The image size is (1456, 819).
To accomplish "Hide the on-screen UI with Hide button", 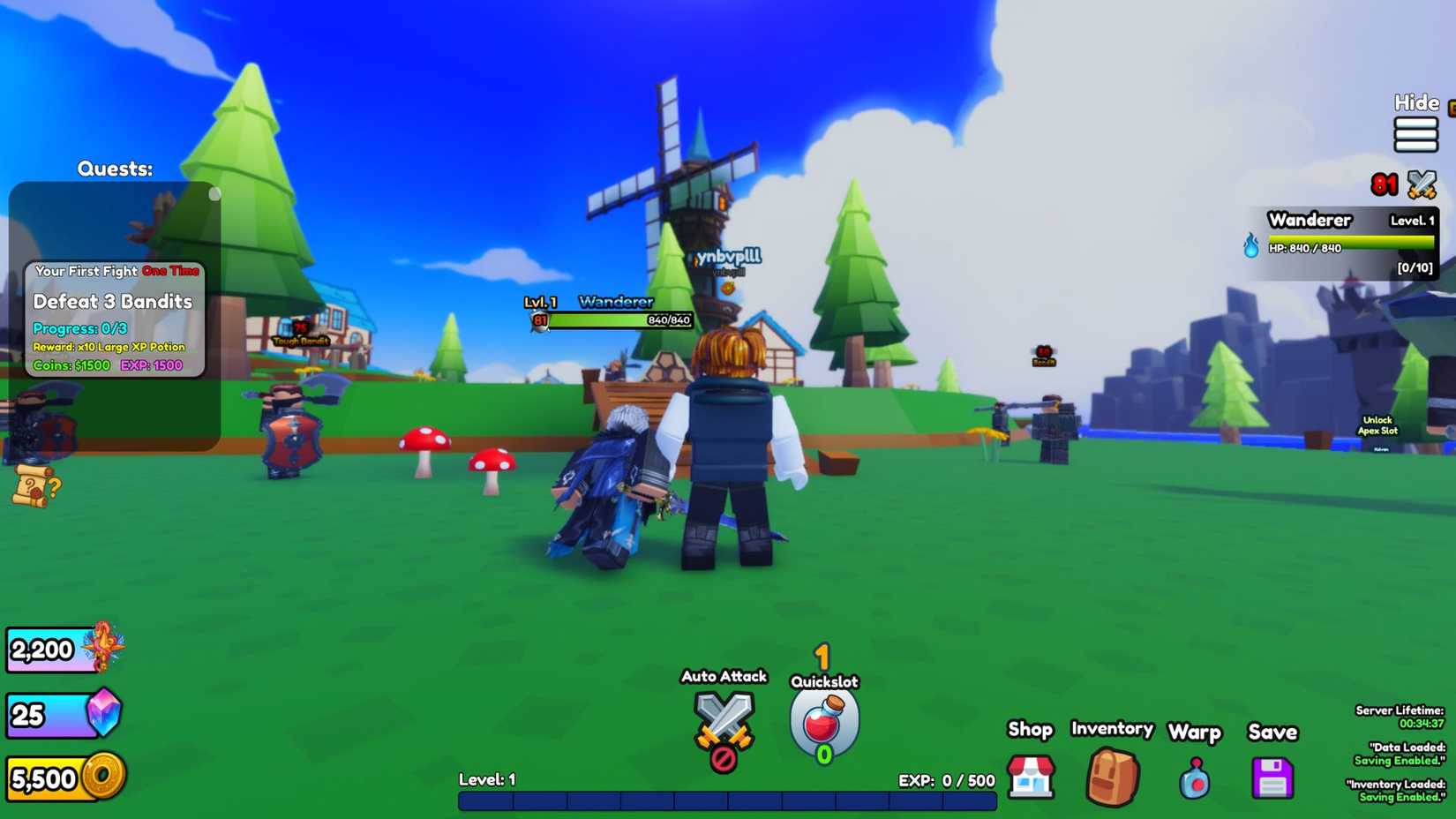I will 1415,102.
